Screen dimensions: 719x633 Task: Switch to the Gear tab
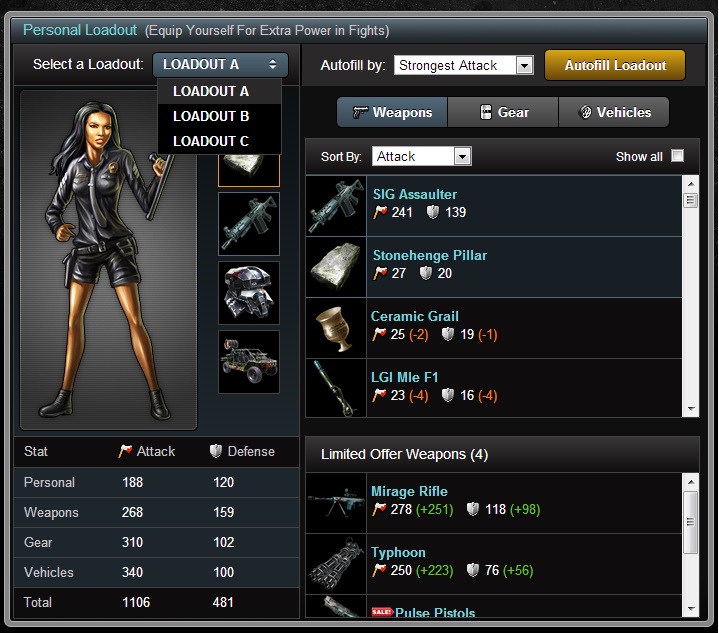pos(503,113)
